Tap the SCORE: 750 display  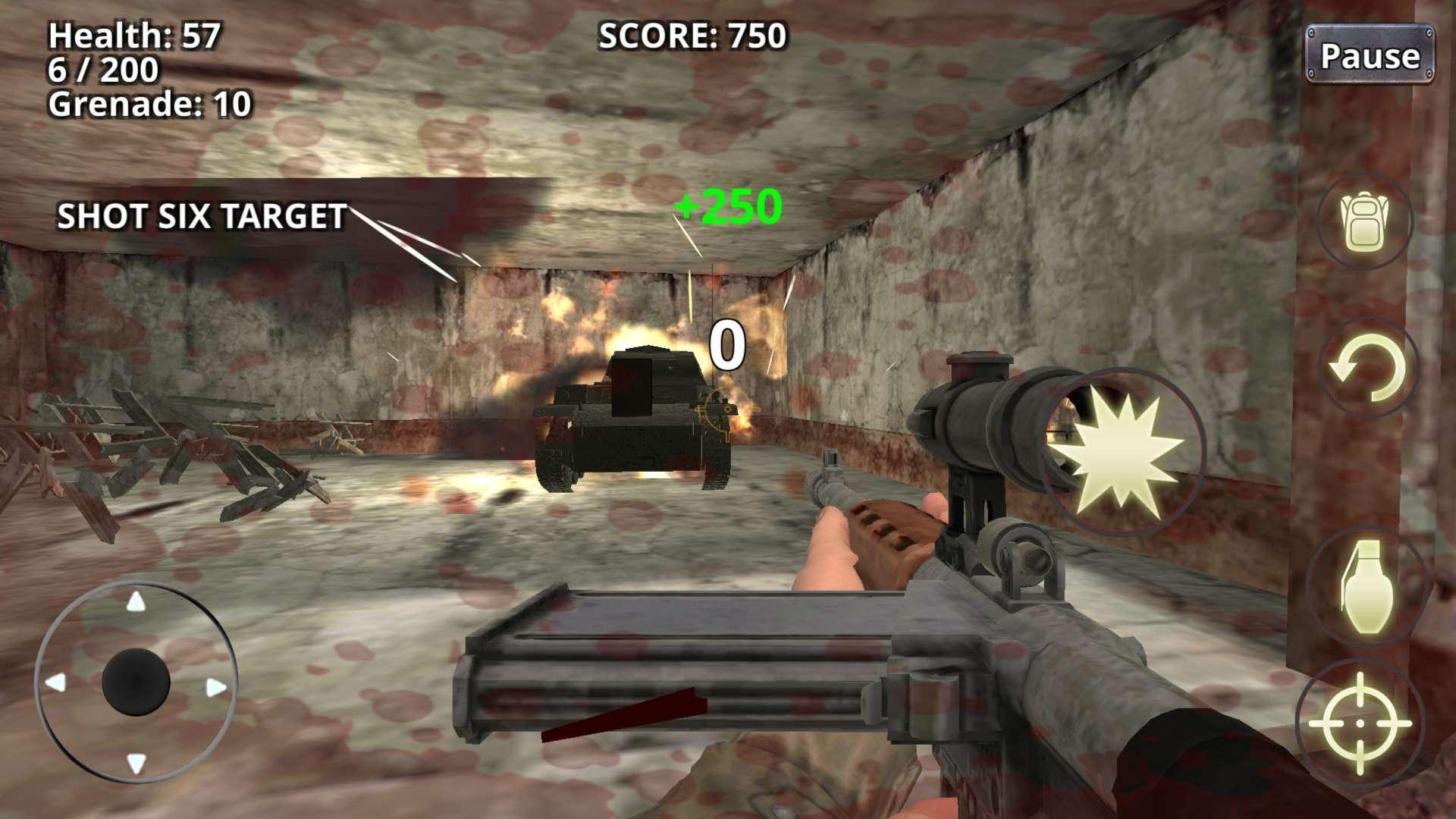tap(692, 34)
